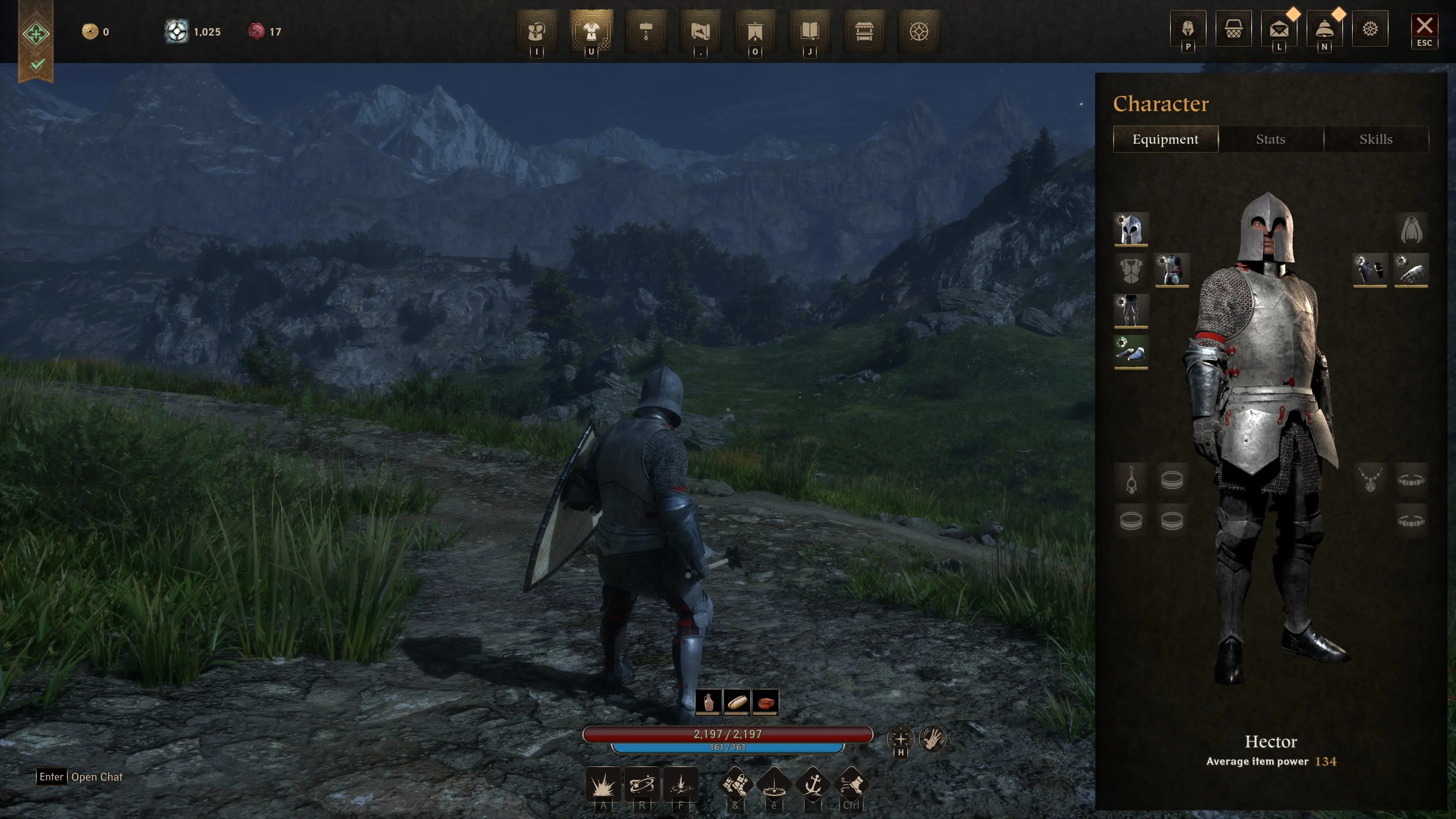Open the inventory bag icon

click(537, 31)
